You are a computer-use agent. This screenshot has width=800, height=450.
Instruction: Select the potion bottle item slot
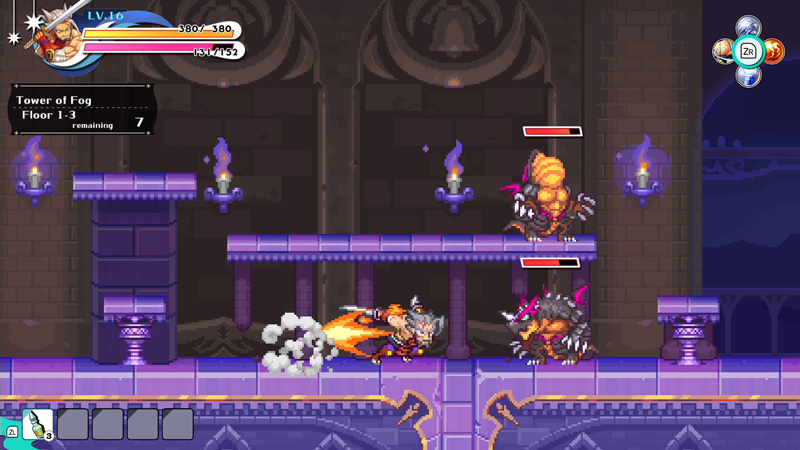(x=38, y=424)
